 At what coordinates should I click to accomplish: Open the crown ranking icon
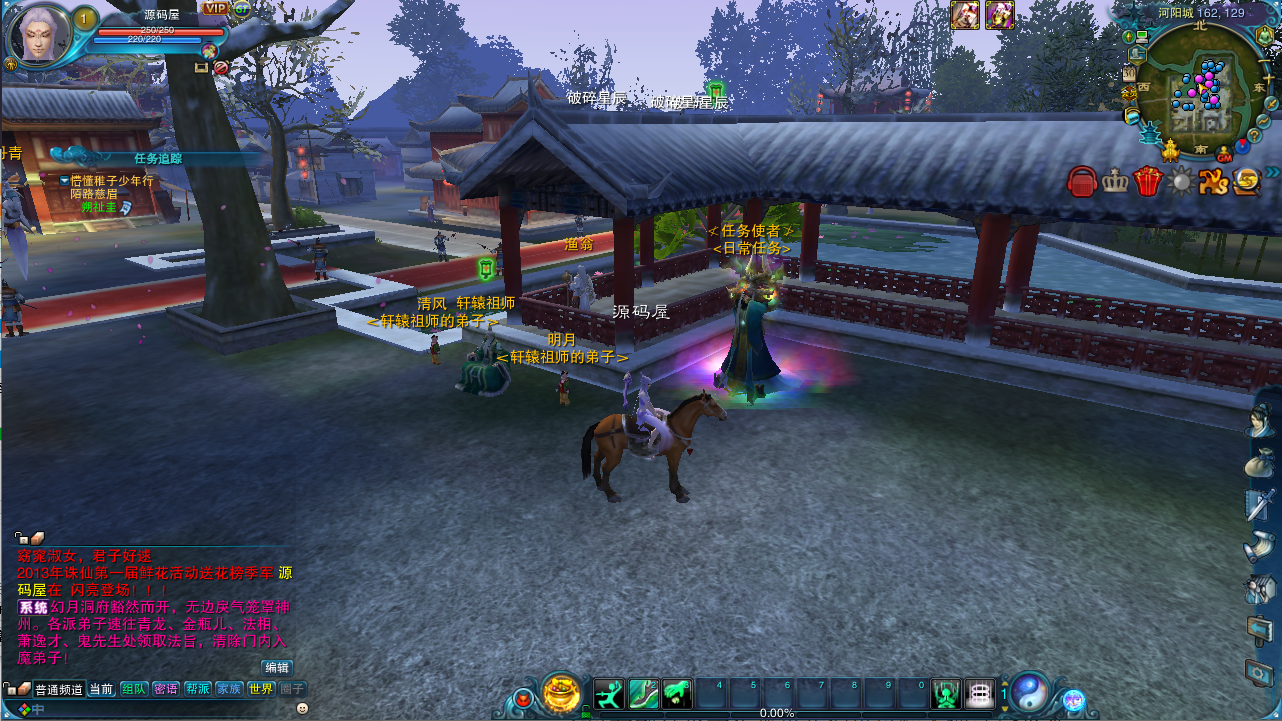[1115, 182]
